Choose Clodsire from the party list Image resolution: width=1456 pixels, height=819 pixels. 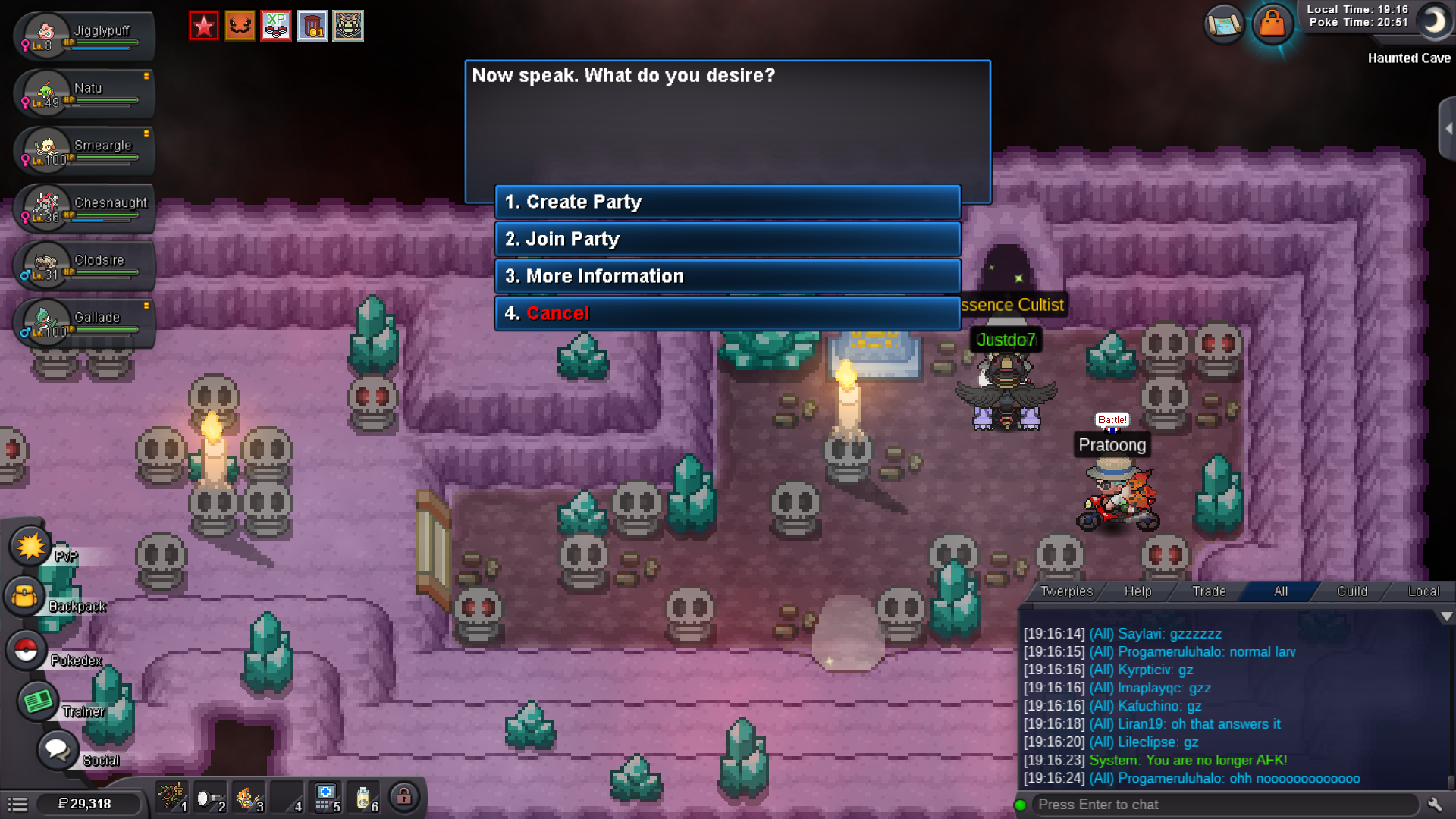tap(83, 265)
